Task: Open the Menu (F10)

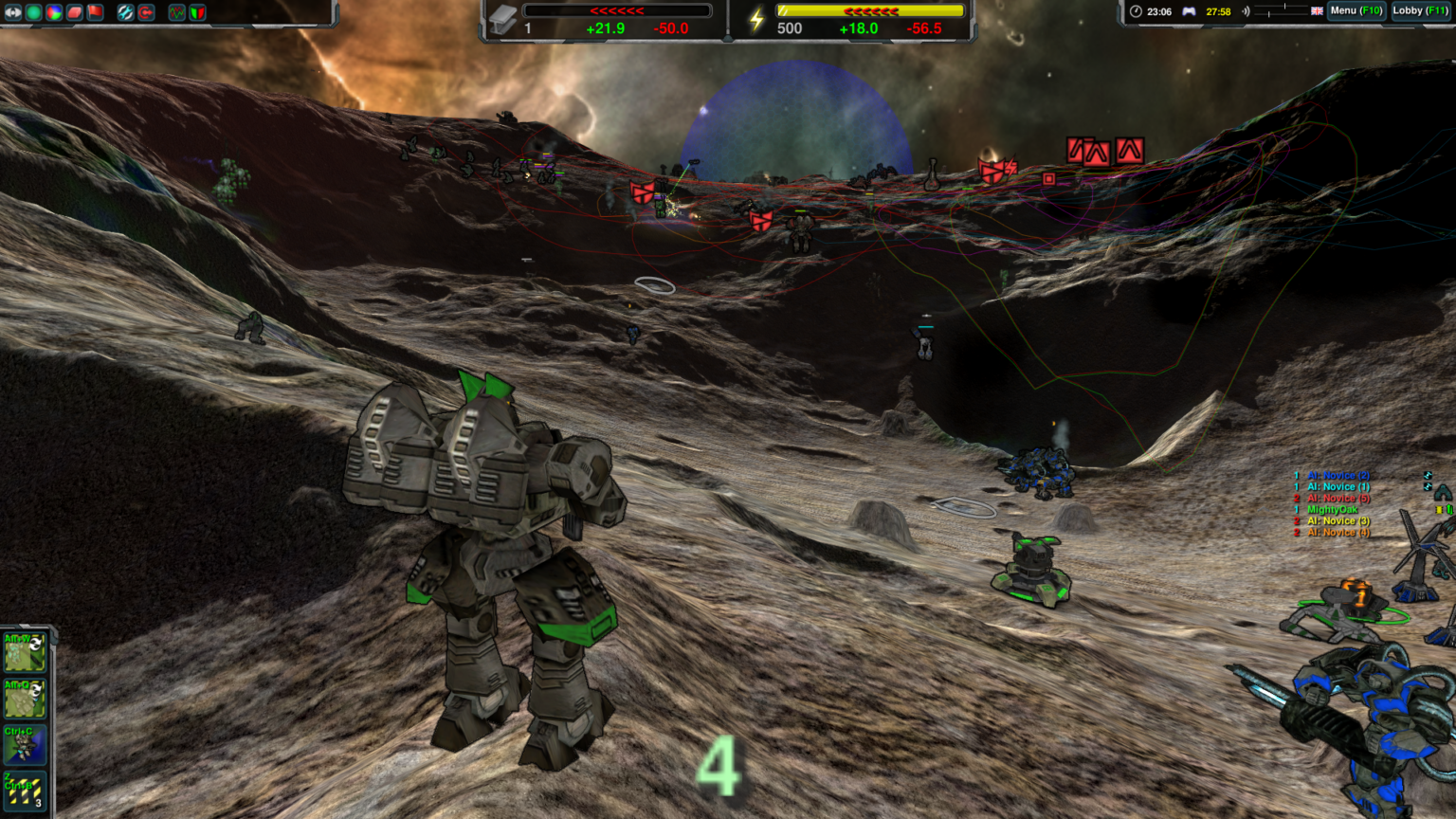Action: tap(1356, 12)
